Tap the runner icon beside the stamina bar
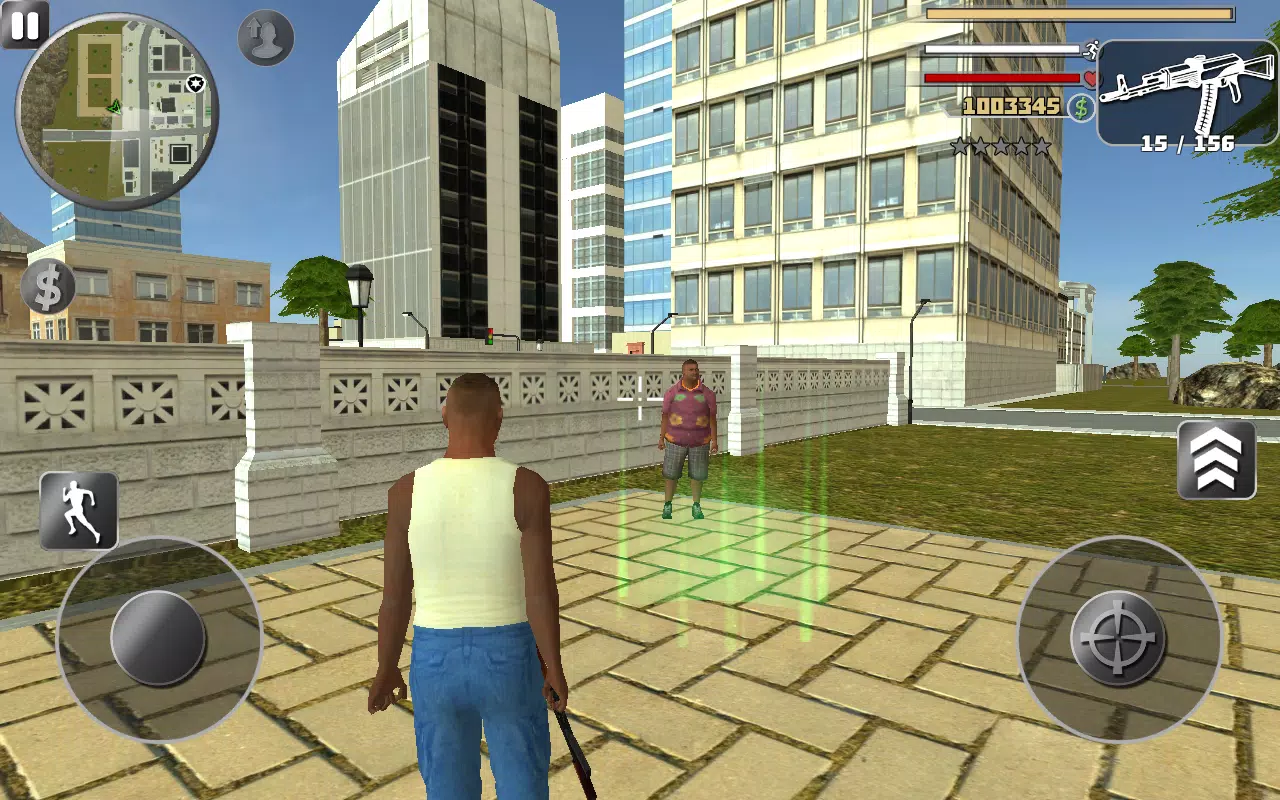This screenshot has height=800, width=1280. pos(1092,51)
